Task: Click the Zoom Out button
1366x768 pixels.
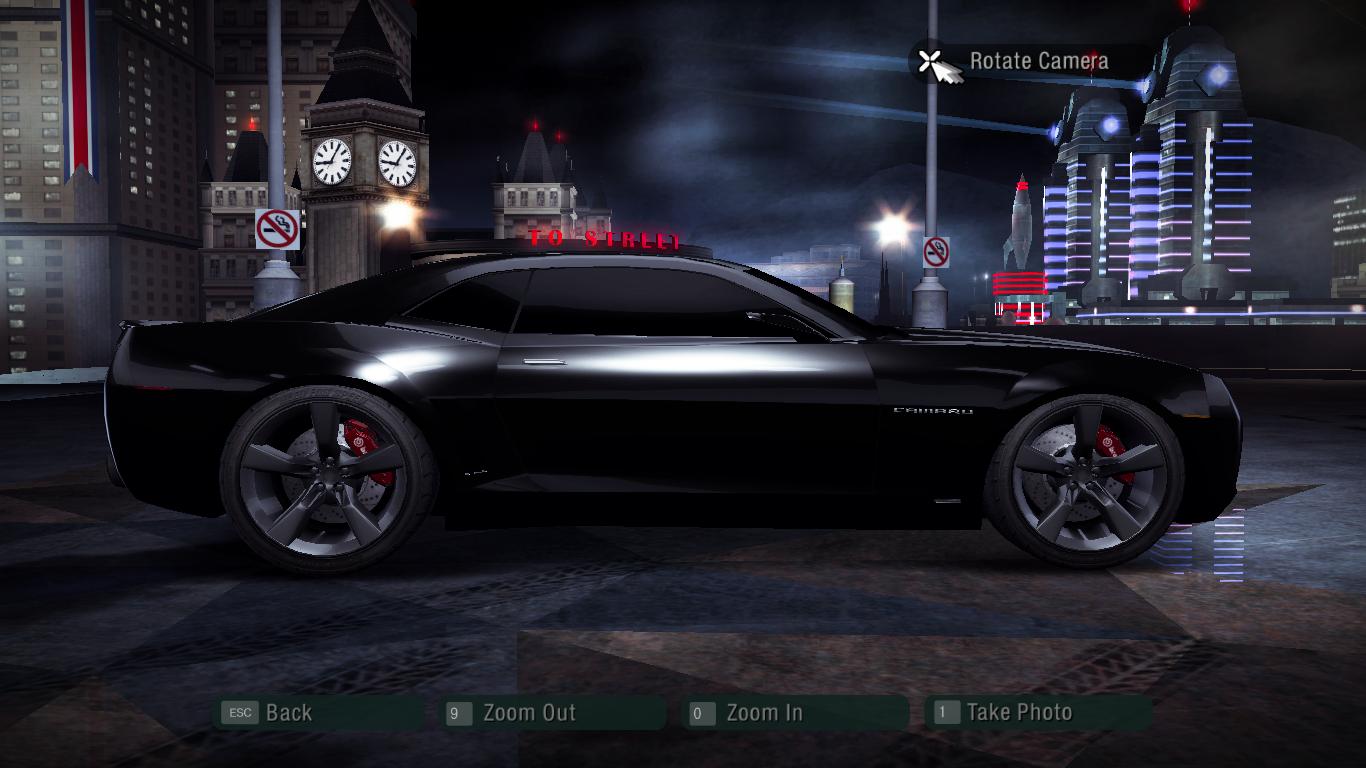Action: pyautogui.click(x=528, y=713)
